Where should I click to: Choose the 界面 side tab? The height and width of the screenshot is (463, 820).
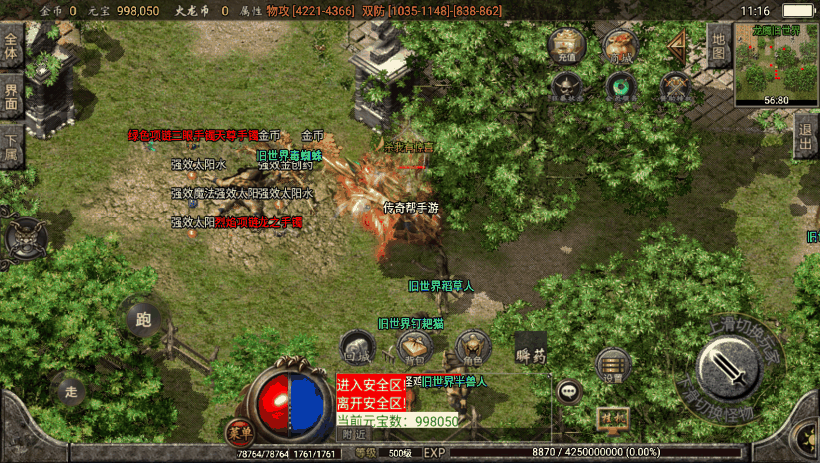[12, 97]
